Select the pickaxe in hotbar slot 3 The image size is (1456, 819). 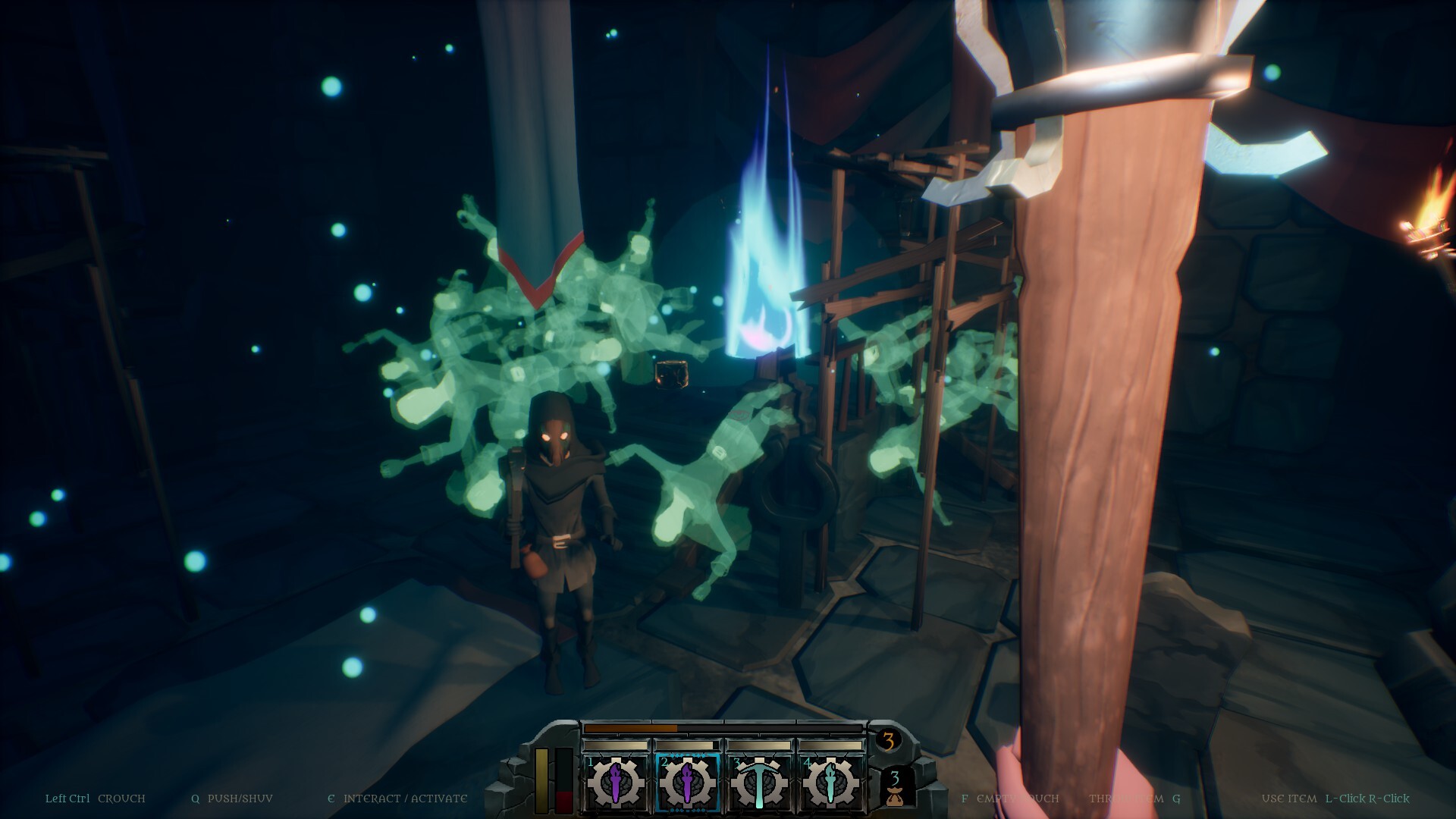(760, 781)
